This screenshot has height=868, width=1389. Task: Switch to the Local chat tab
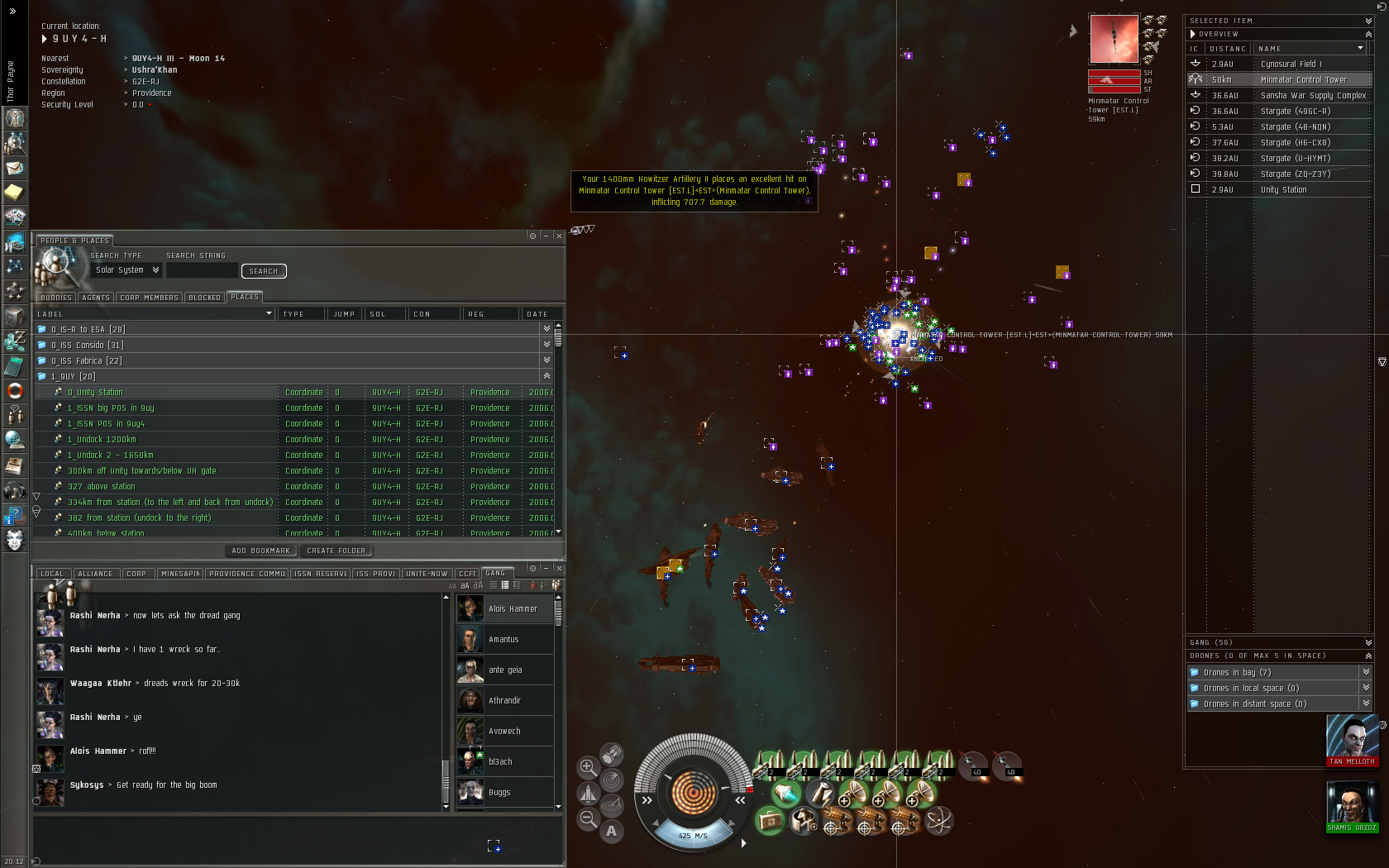click(52, 574)
